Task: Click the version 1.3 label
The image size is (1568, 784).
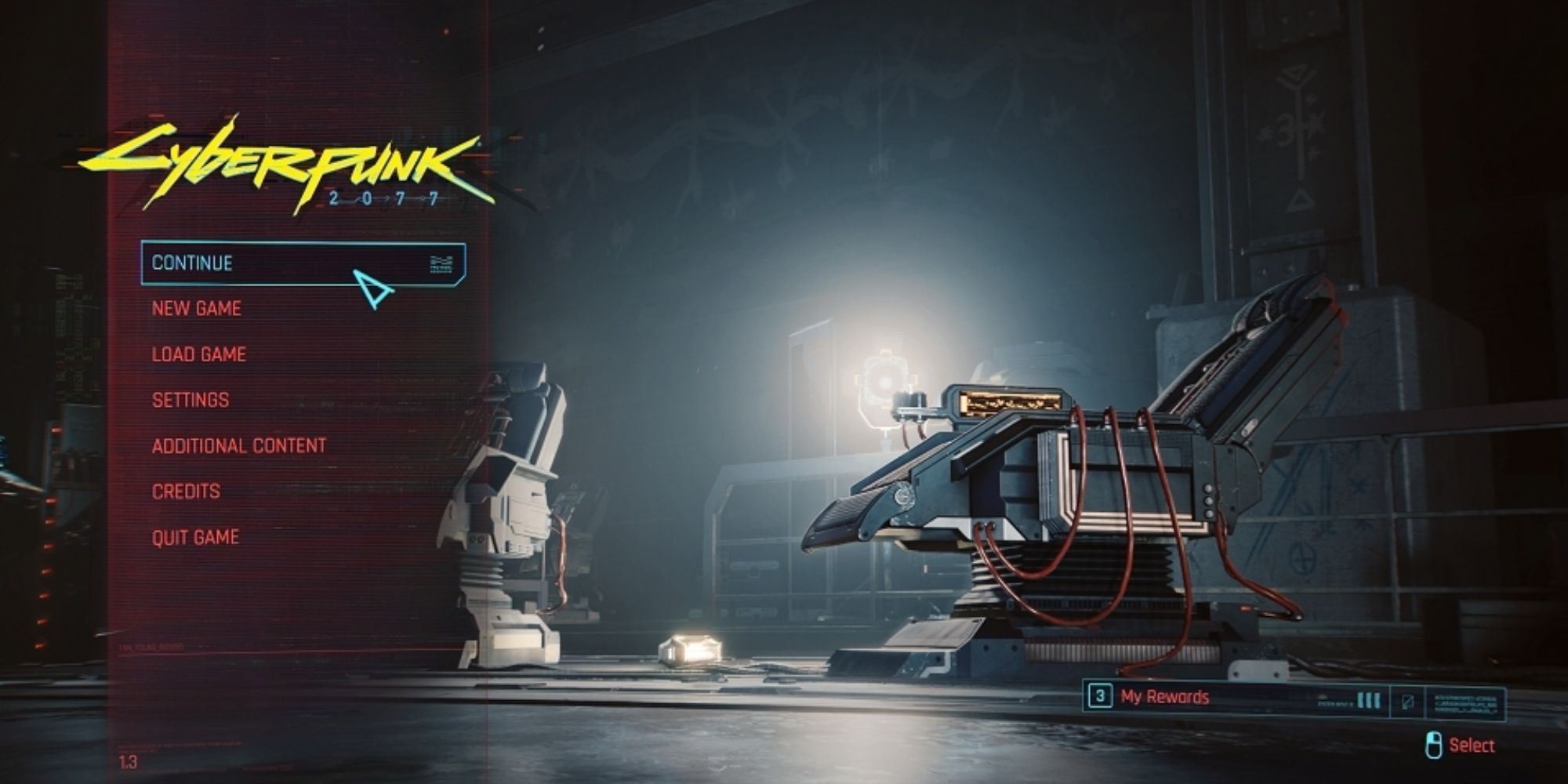Action: (128, 760)
